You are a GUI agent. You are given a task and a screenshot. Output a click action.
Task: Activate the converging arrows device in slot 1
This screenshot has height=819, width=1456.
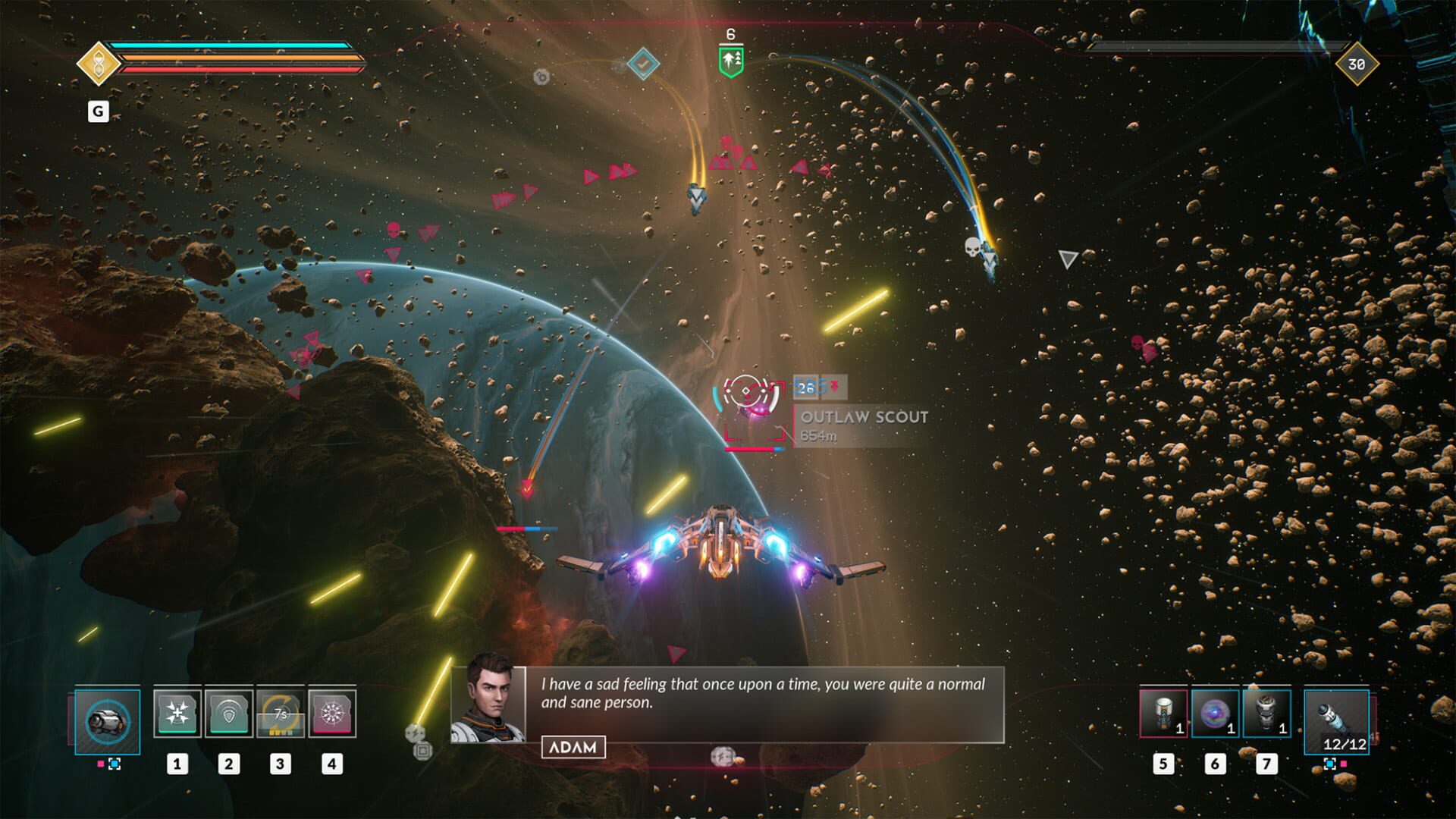click(x=177, y=713)
